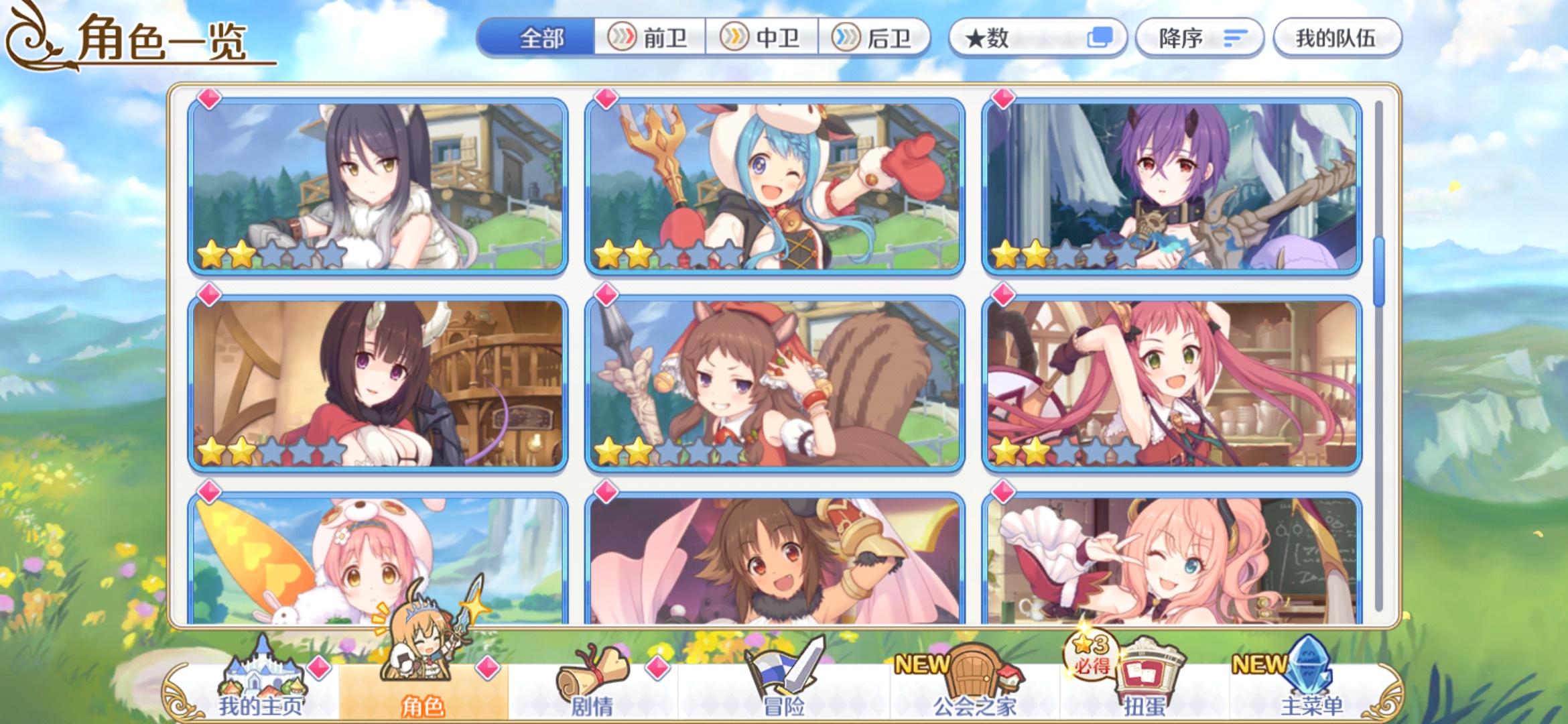Click the copy icon next to ★数 selector
This screenshot has width=1568, height=724.
(1098, 38)
